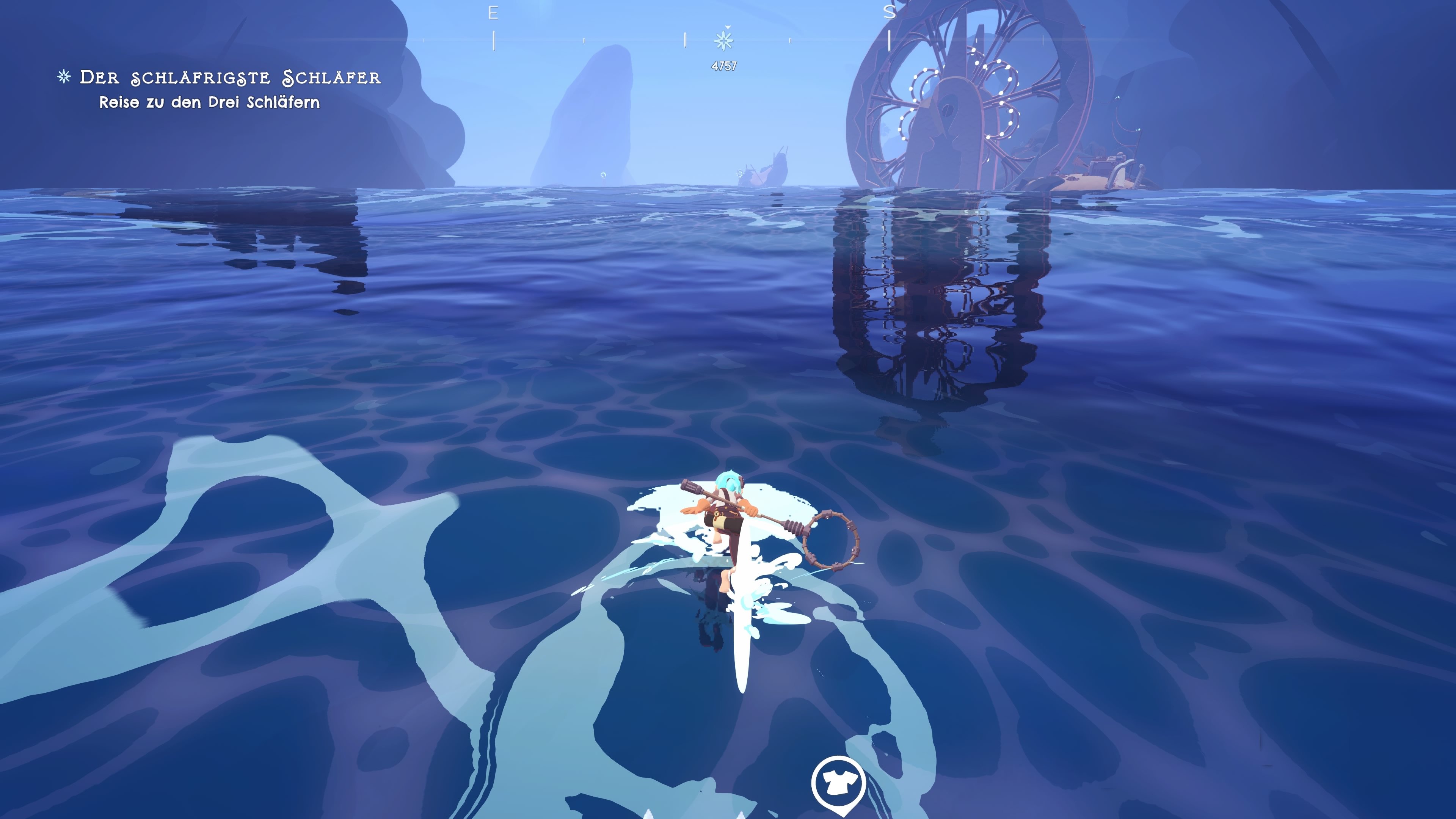The width and height of the screenshot is (1456, 819).
Task: Click the quest waypoint marker on the compass
Action: (723, 41)
